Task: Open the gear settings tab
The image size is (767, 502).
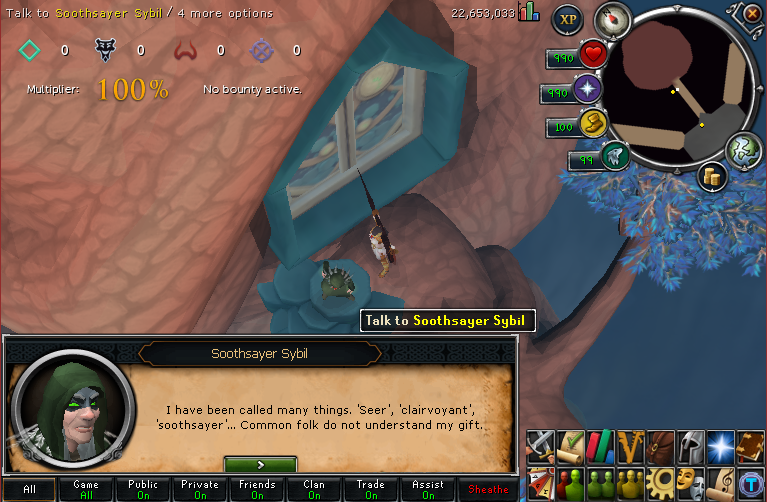Action: 659,480
